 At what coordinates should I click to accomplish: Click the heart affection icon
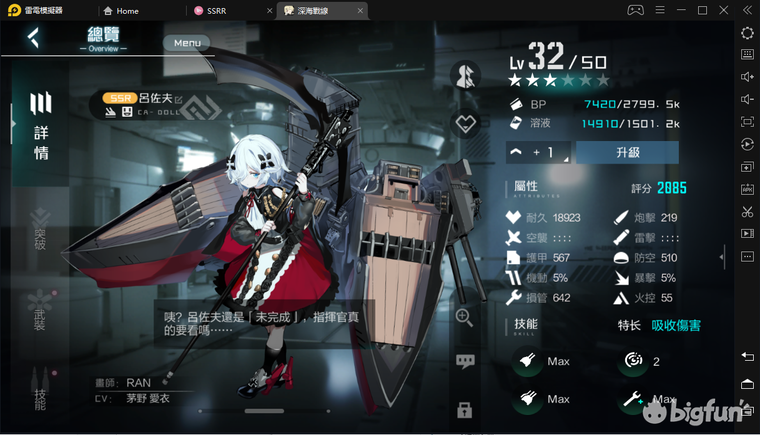464,125
